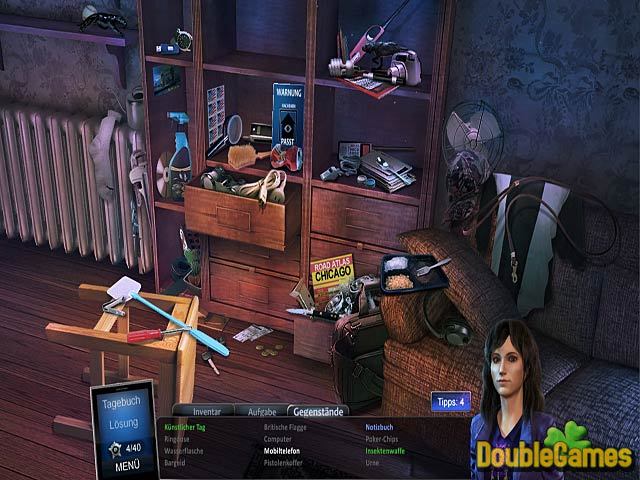640x480 pixels.
Task: Select the Gegenstände tab
Action: (316, 411)
